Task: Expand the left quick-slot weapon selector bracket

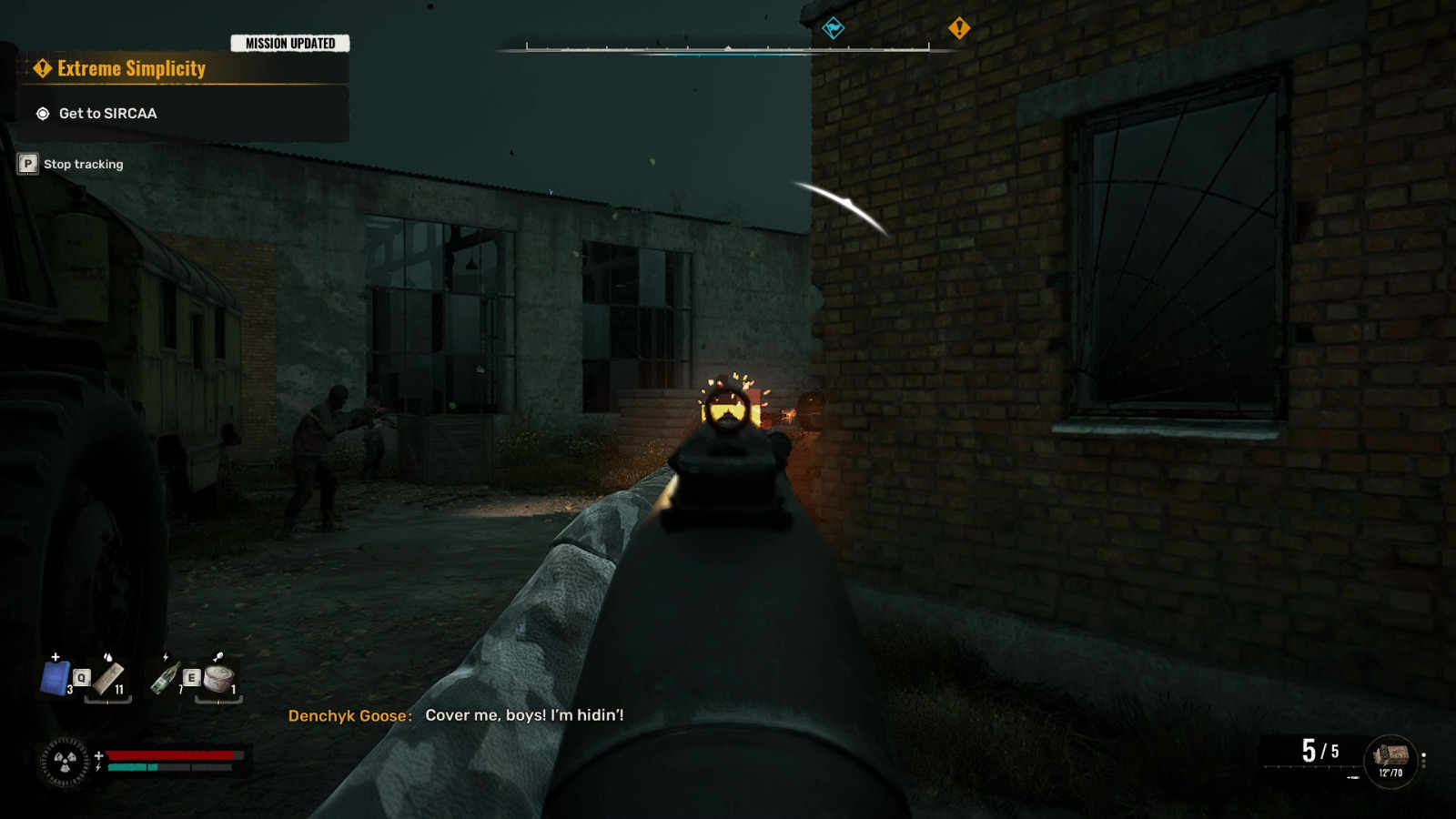Action: pyautogui.click(x=107, y=700)
